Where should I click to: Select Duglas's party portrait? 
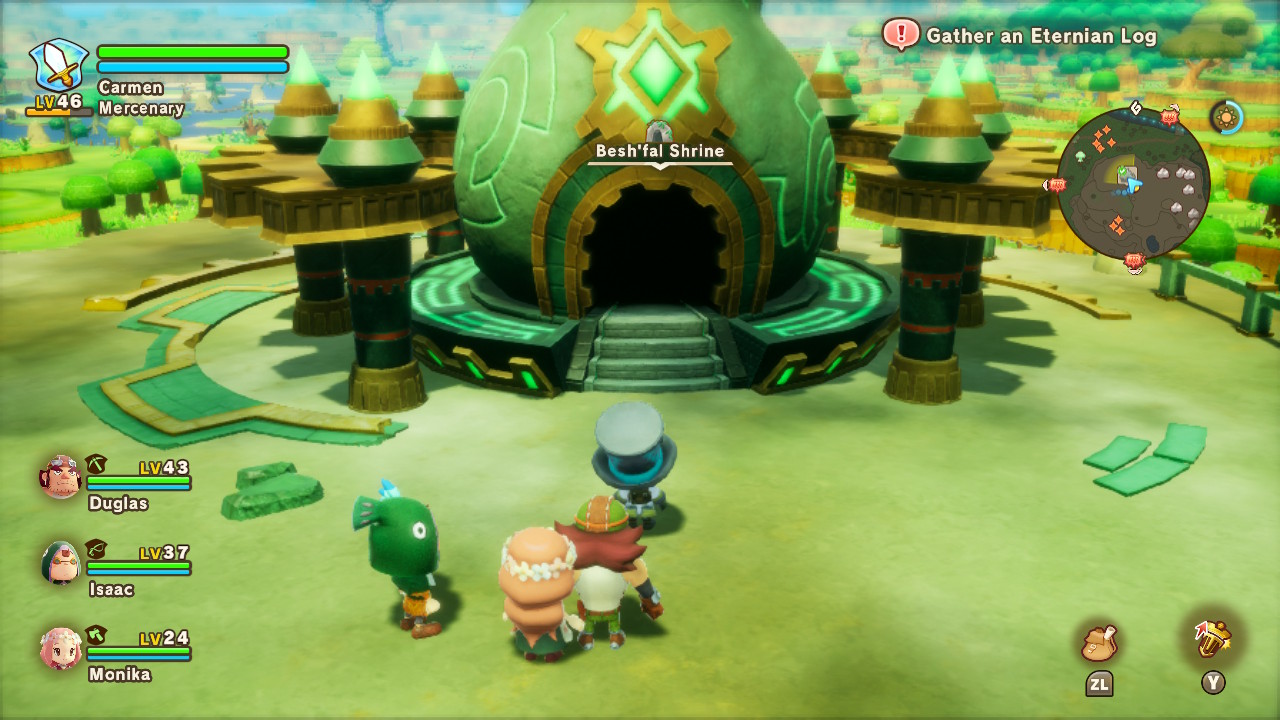61,477
